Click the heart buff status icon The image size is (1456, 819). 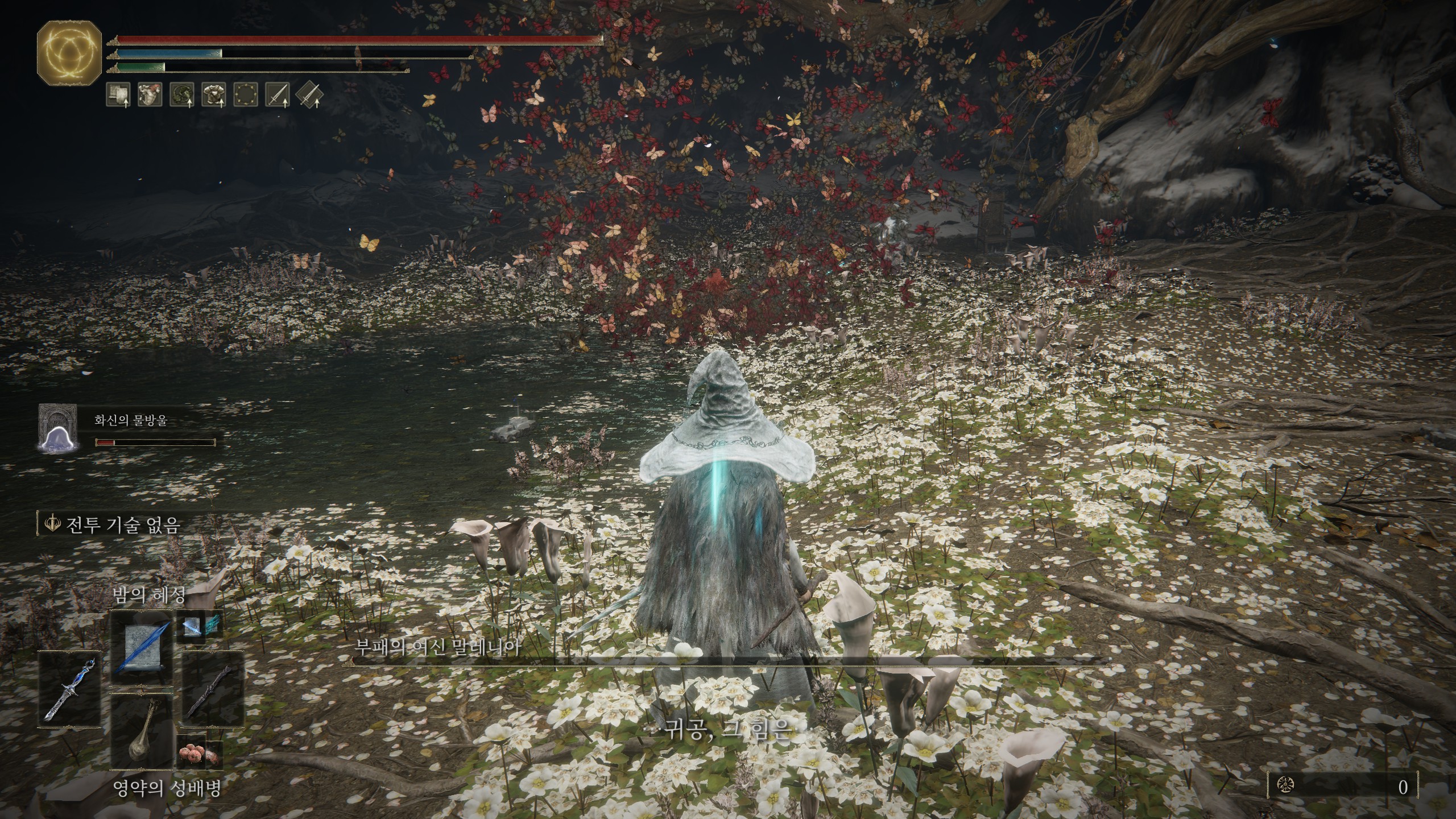[150, 94]
